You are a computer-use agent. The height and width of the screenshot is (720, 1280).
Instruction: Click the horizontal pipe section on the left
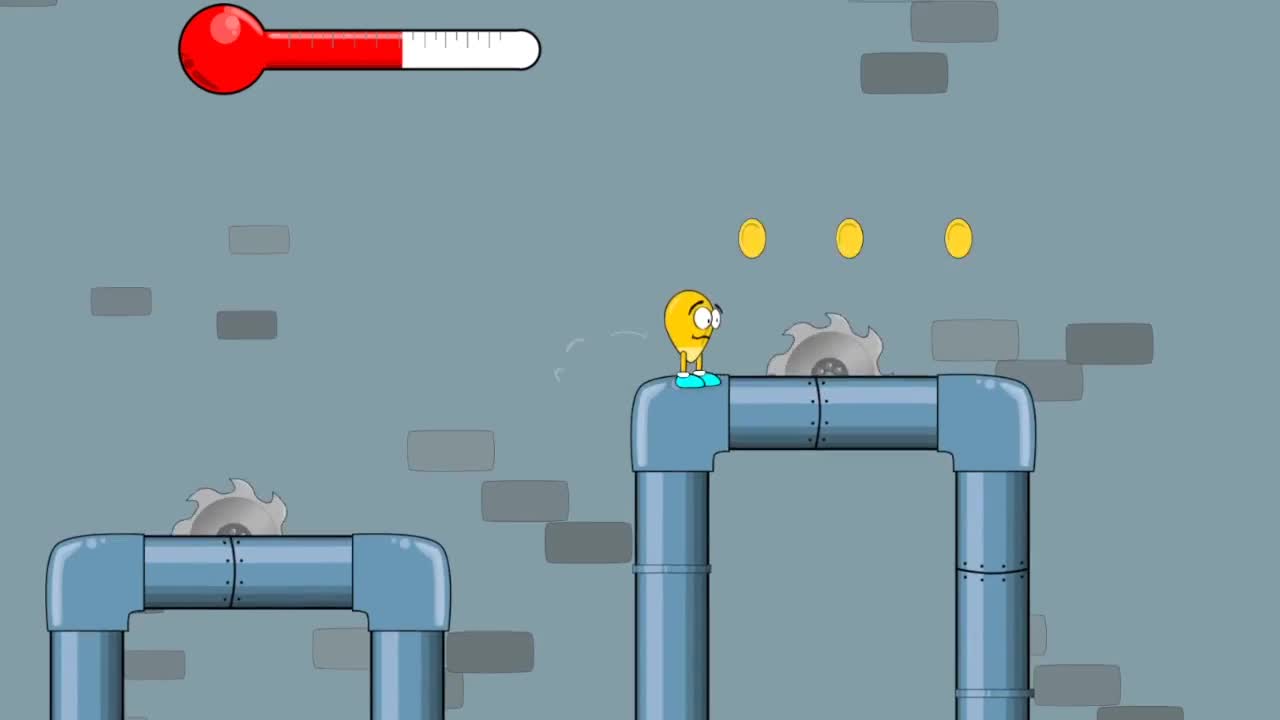tap(250, 575)
